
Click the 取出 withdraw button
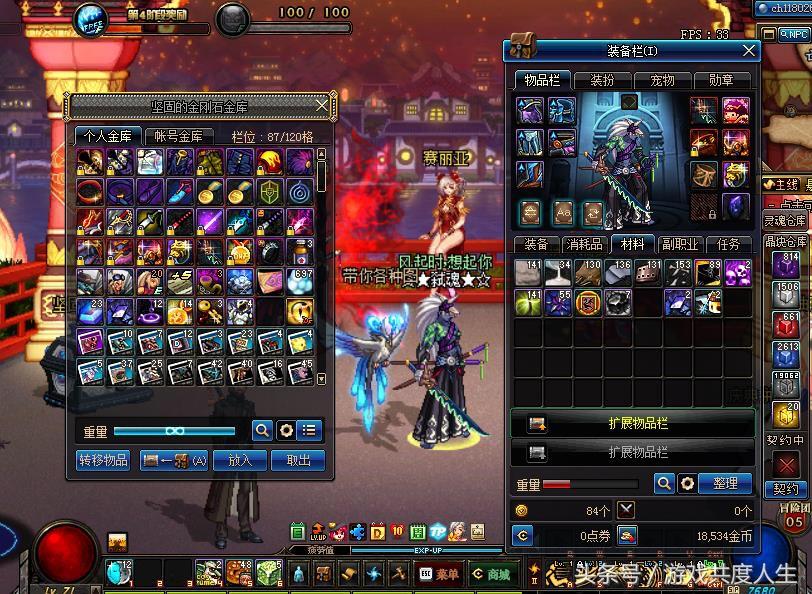298,460
